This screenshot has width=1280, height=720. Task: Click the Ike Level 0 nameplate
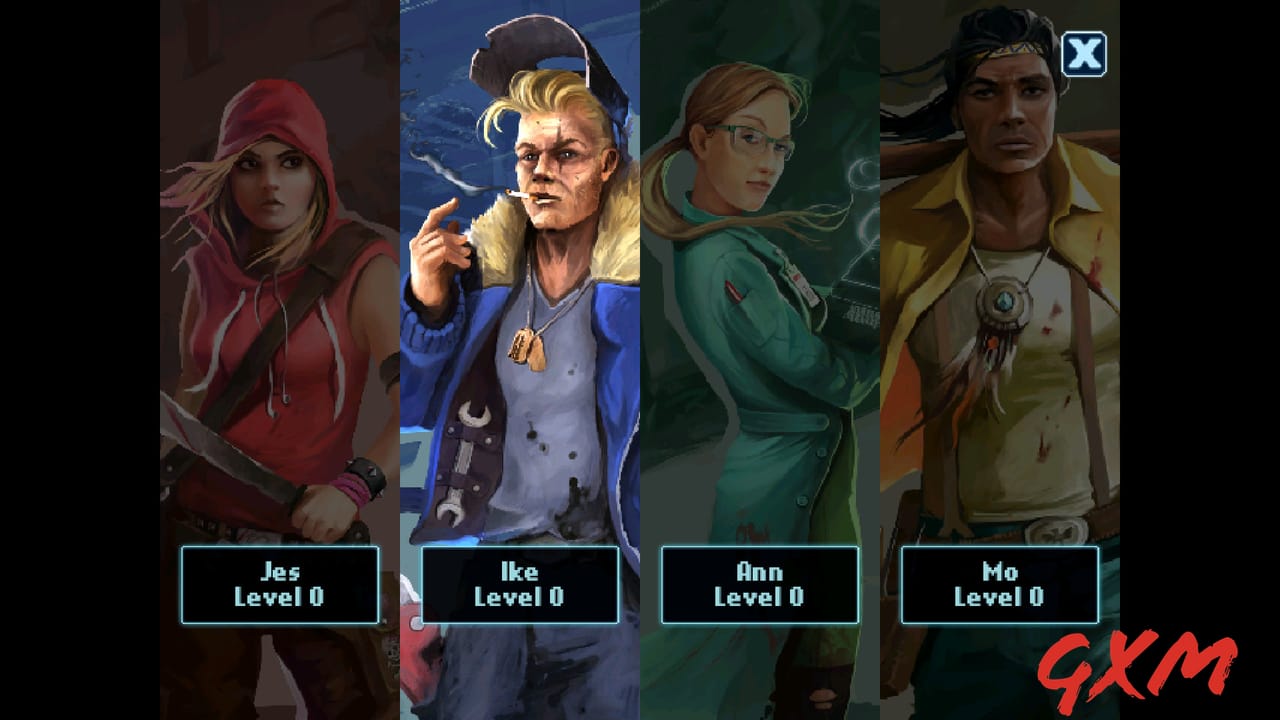[x=520, y=585]
